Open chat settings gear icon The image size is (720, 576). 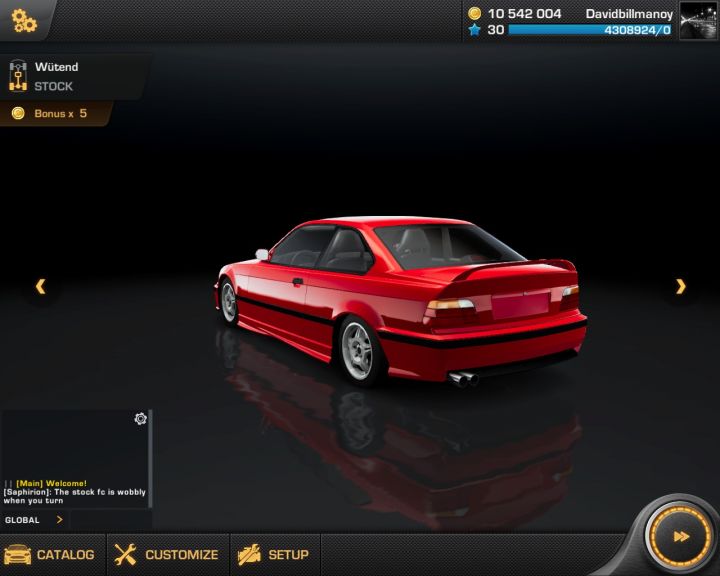pyautogui.click(x=141, y=419)
